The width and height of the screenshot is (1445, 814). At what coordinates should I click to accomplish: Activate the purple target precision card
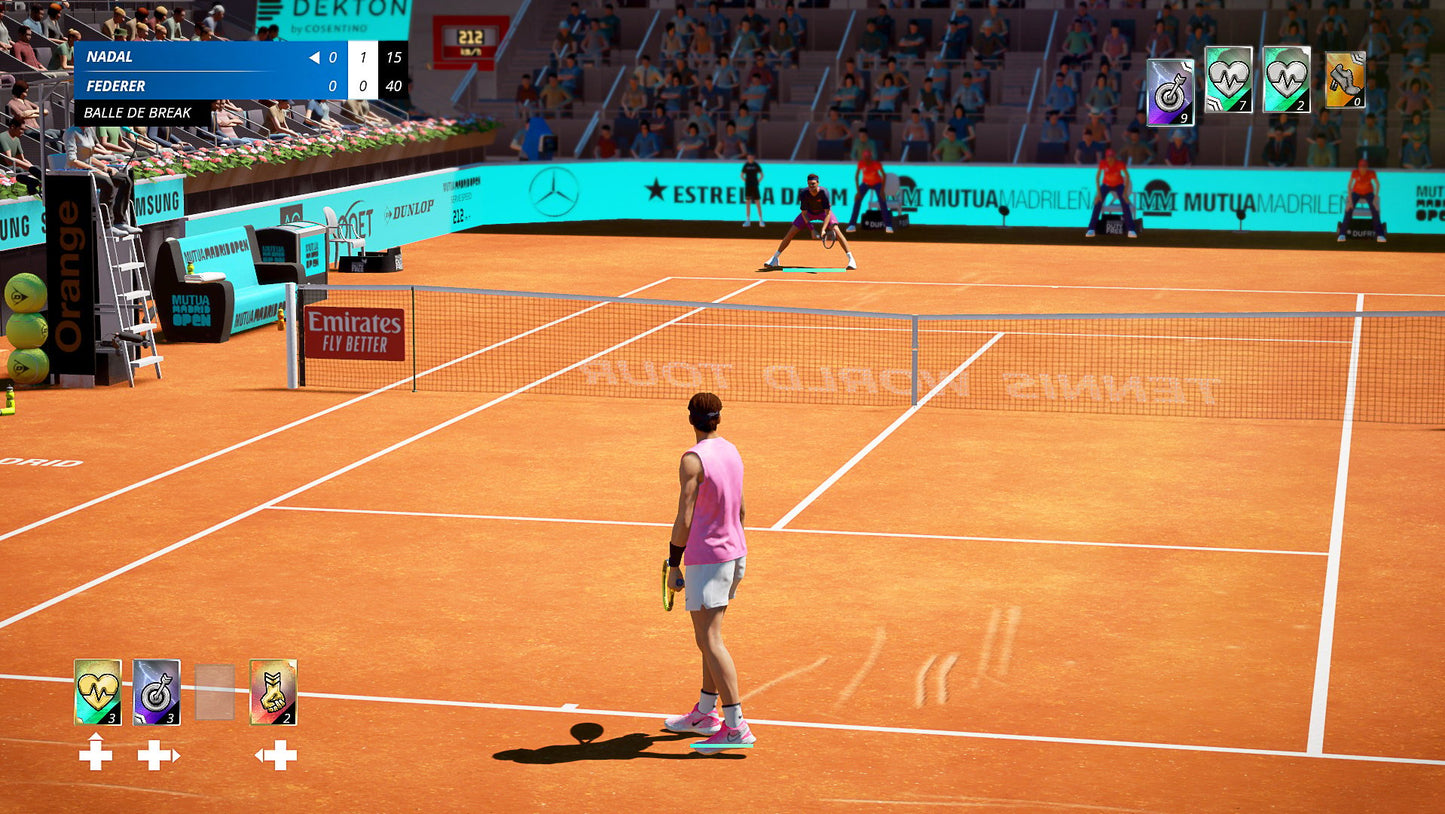(156, 690)
